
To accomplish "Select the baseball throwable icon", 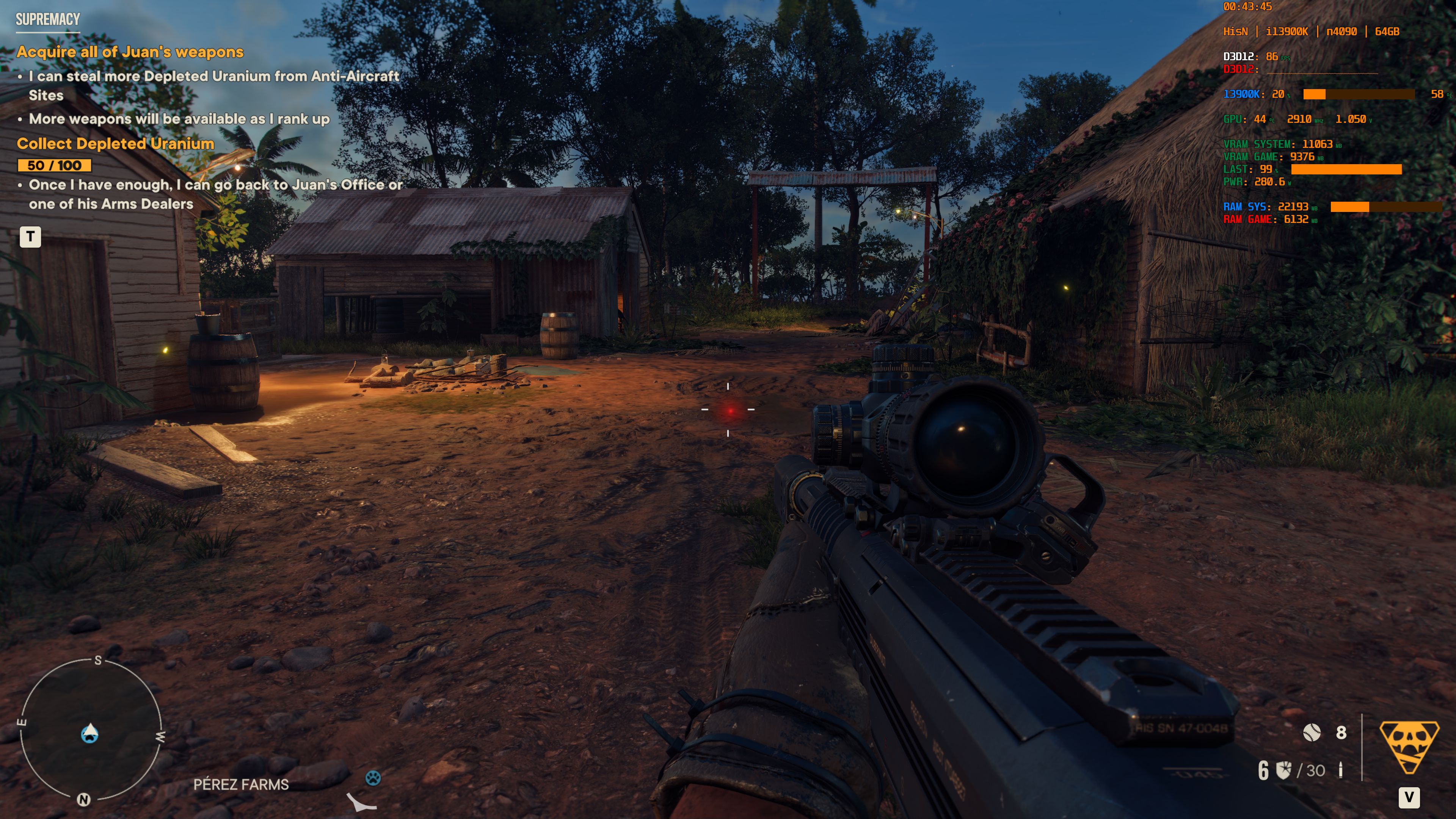I will pyautogui.click(x=1312, y=733).
